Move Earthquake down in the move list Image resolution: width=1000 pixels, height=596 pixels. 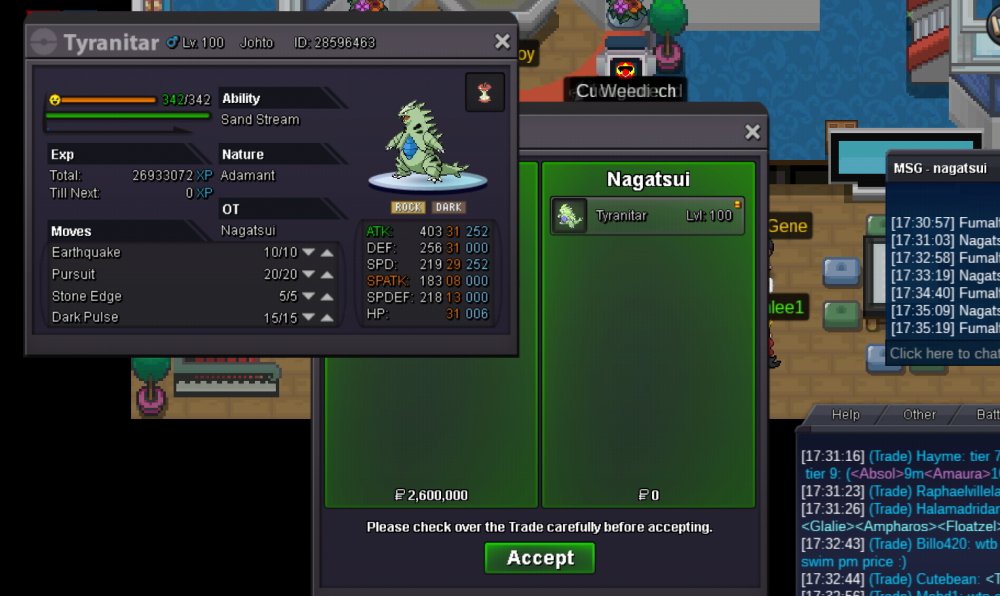coord(308,253)
